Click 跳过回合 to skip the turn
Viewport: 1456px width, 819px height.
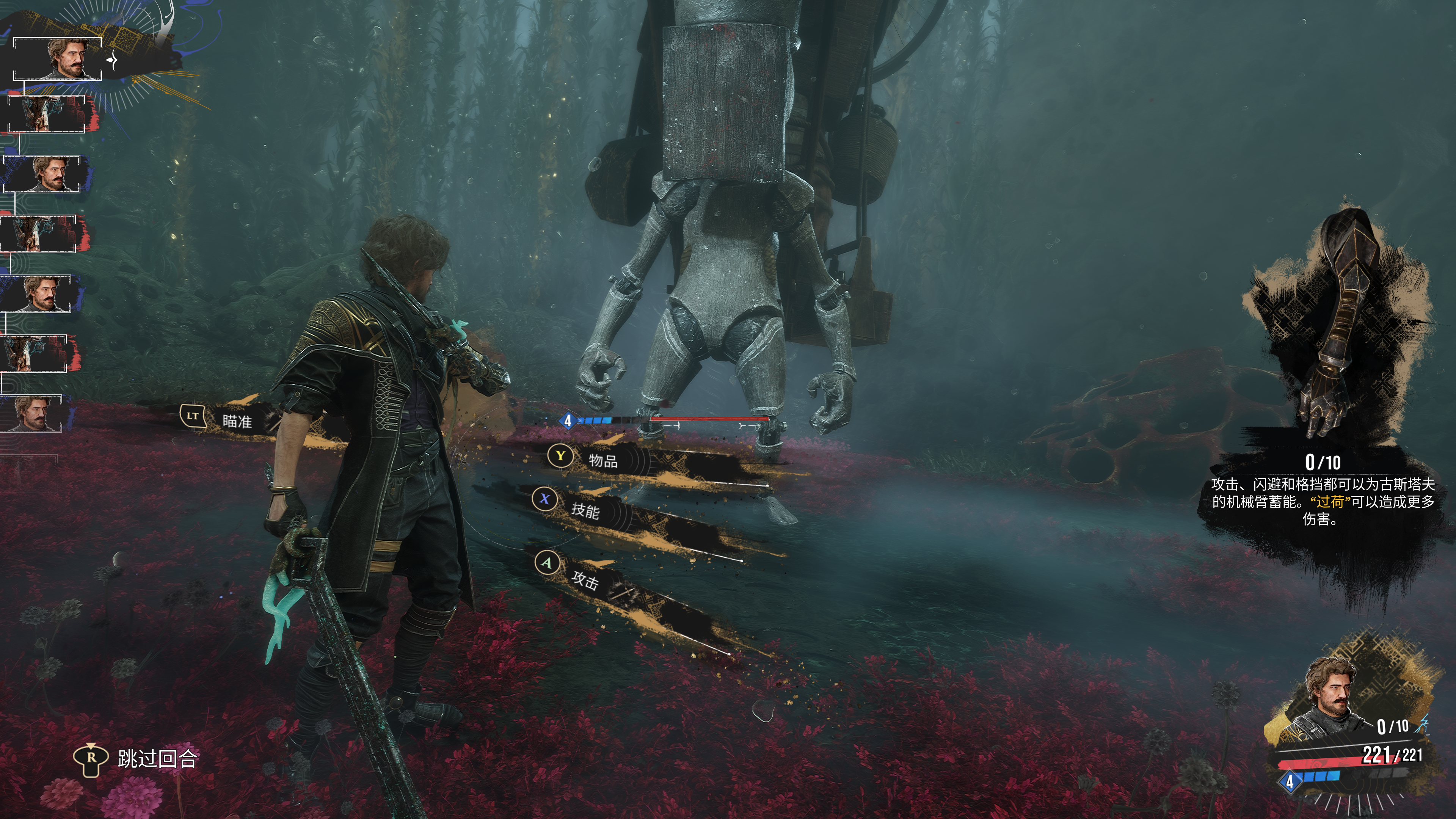157,758
